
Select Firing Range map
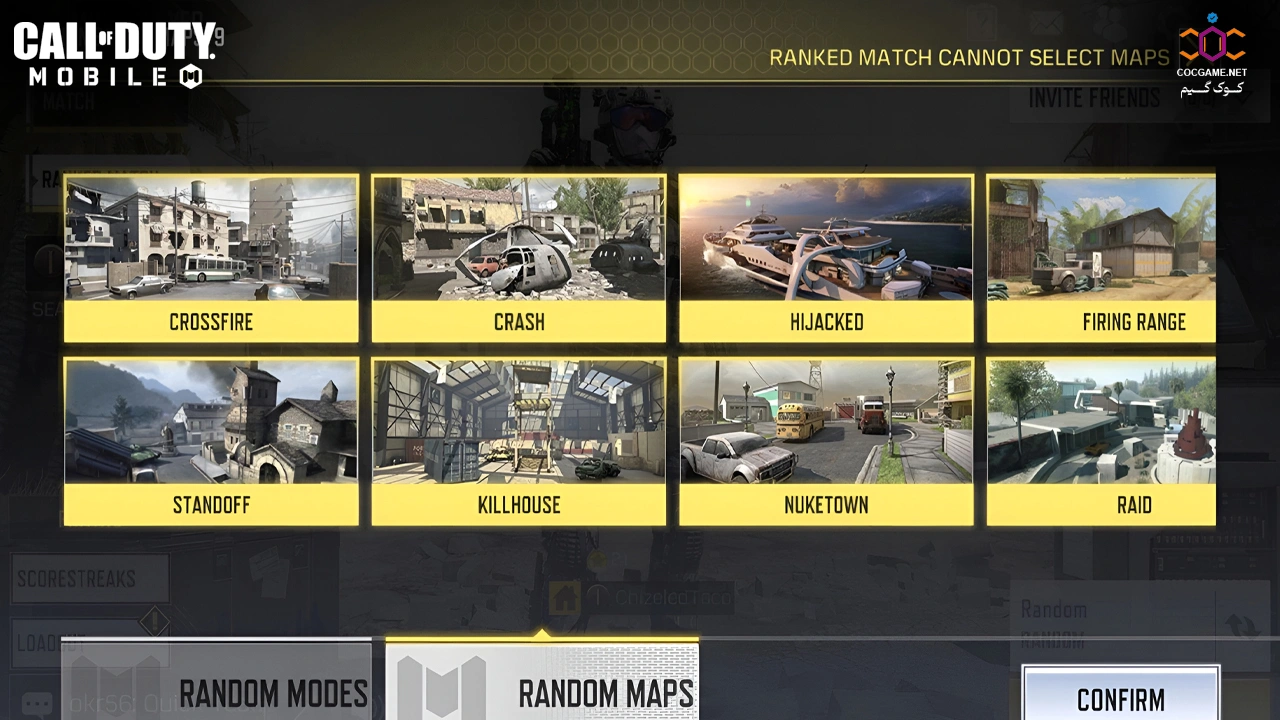click(x=1101, y=258)
